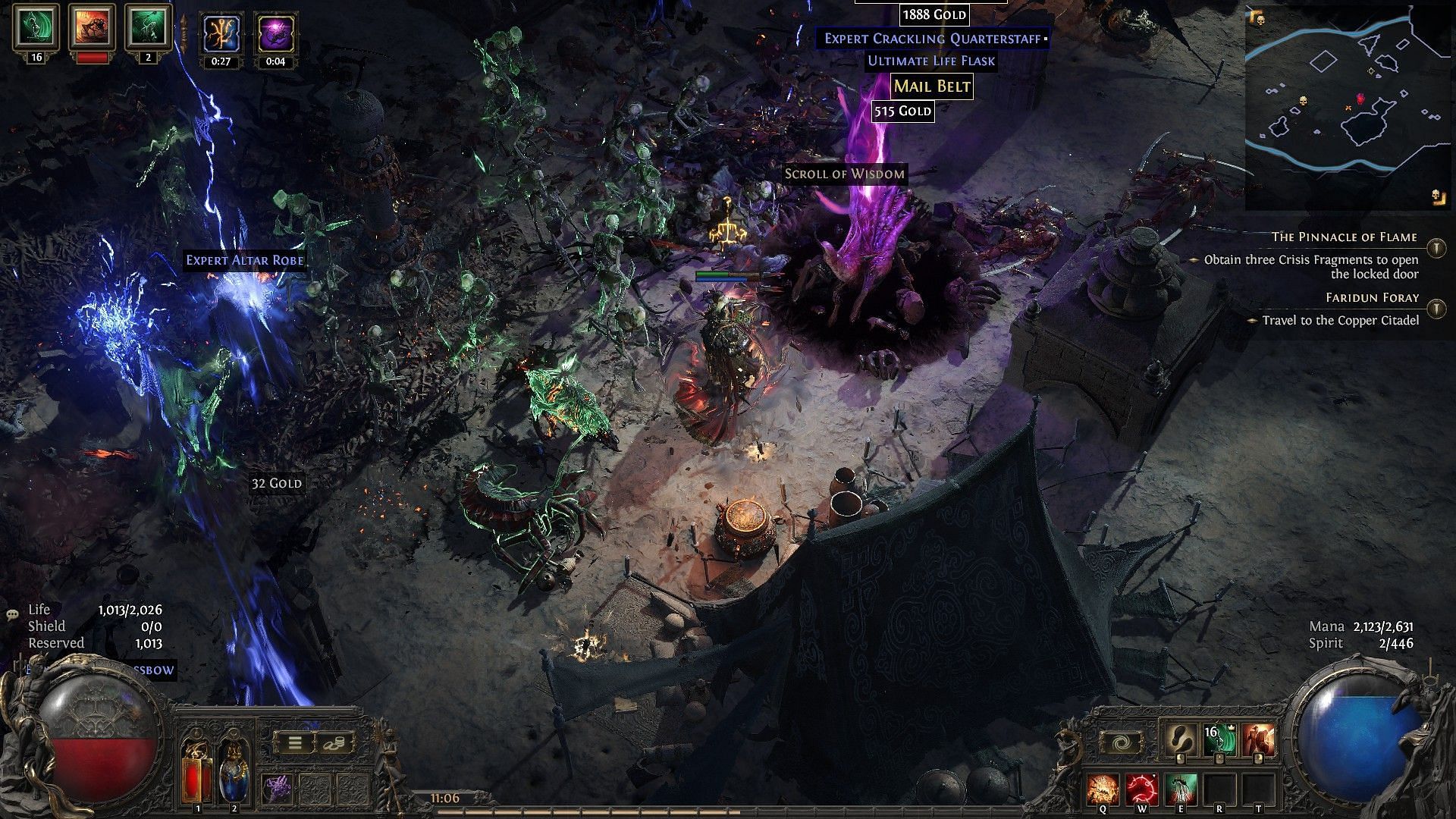
Task: Click the lightning rune buff with 0:27 timer
Action: [x=221, y=34]
